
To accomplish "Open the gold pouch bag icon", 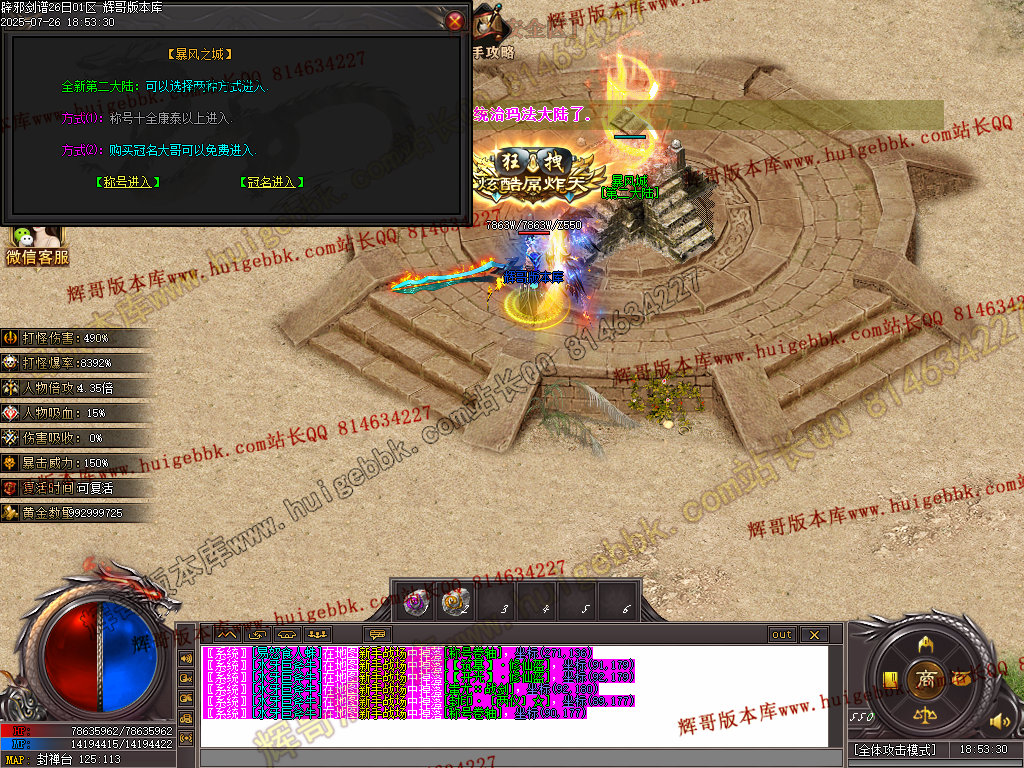I will (961, 678).
